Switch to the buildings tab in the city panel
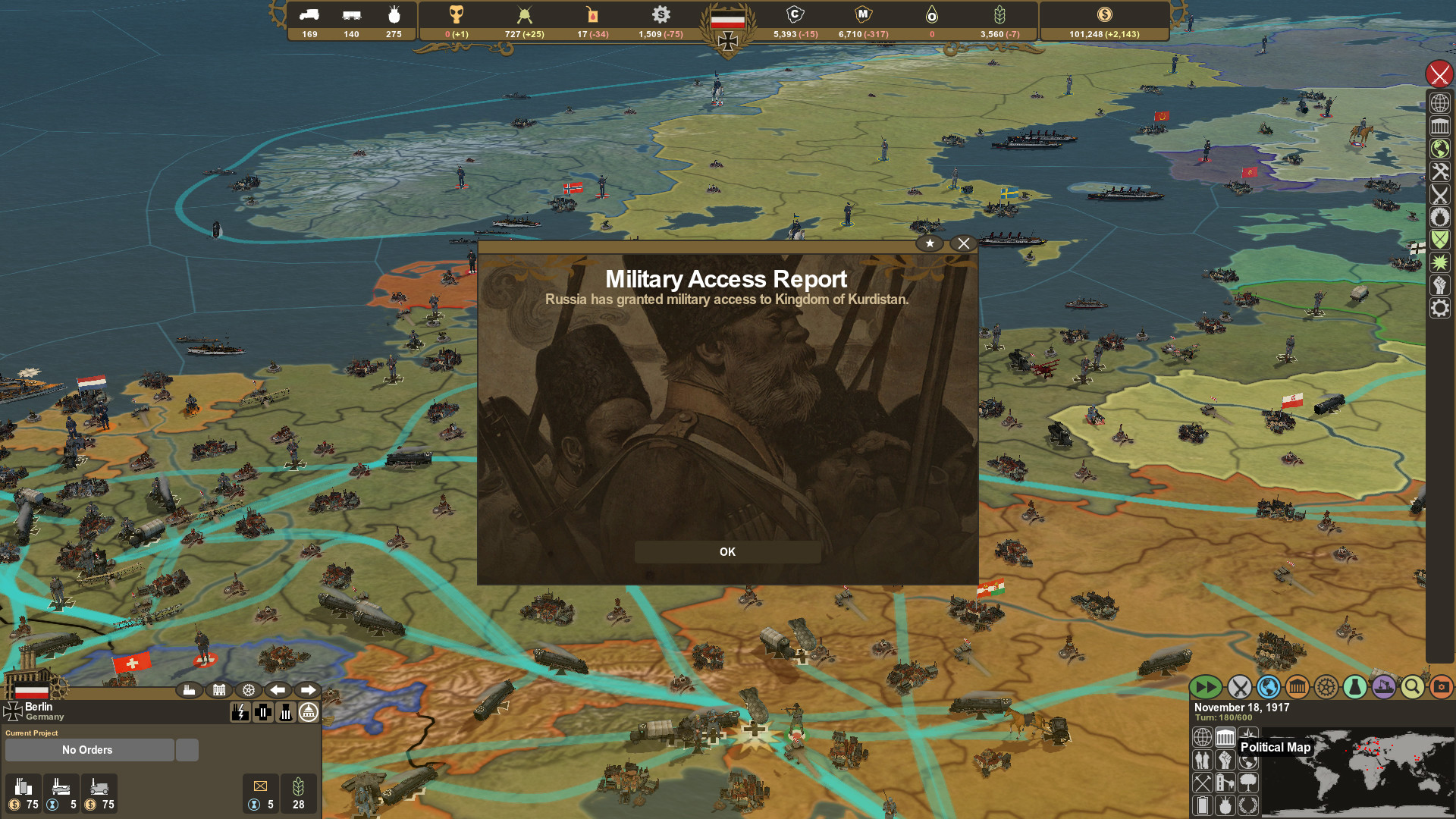 coord(218,691)
